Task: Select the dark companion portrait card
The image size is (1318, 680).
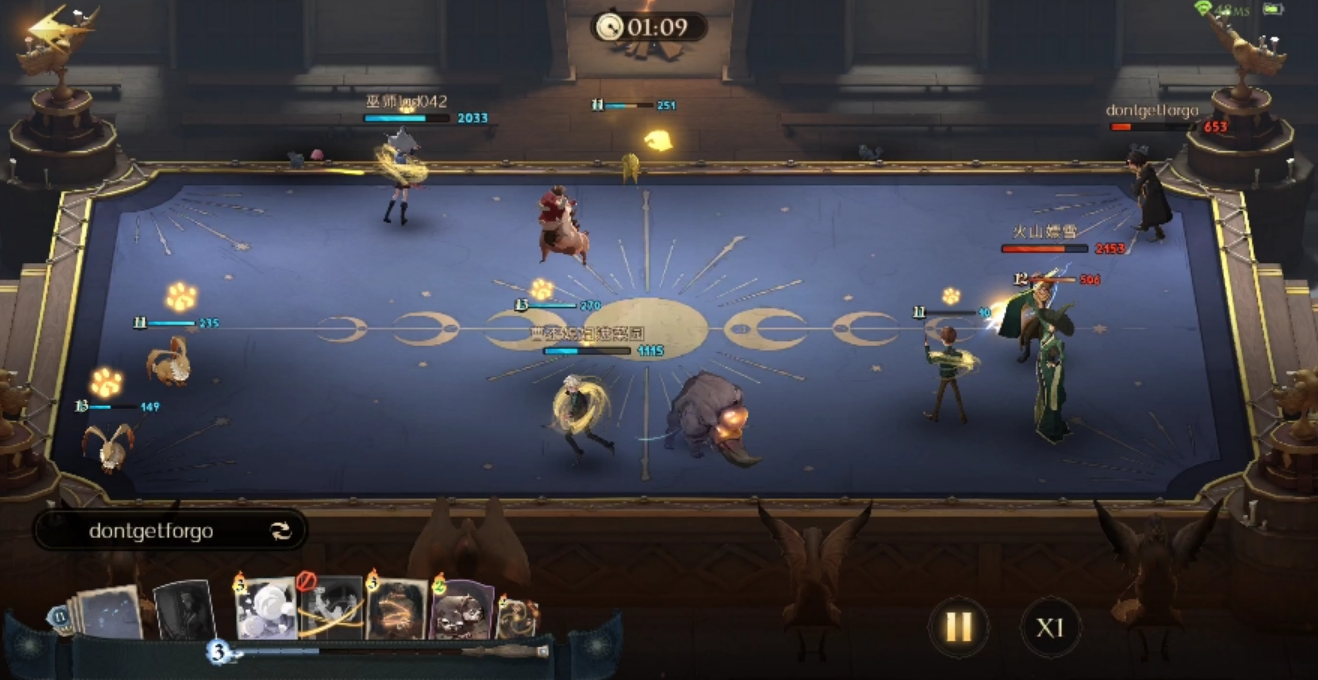Action: (x=184, y=609)
